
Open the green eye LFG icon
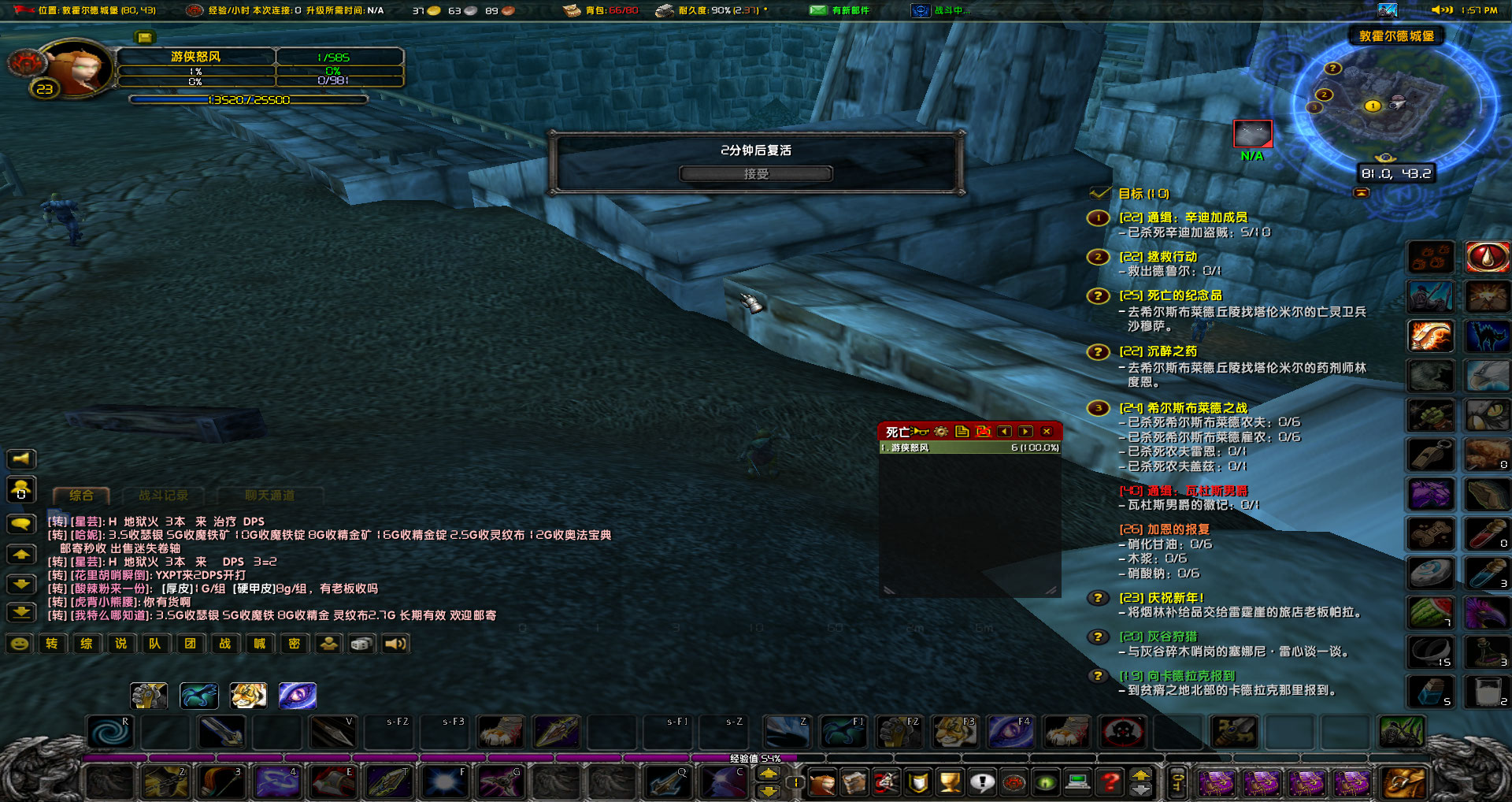pos(1043,784)
